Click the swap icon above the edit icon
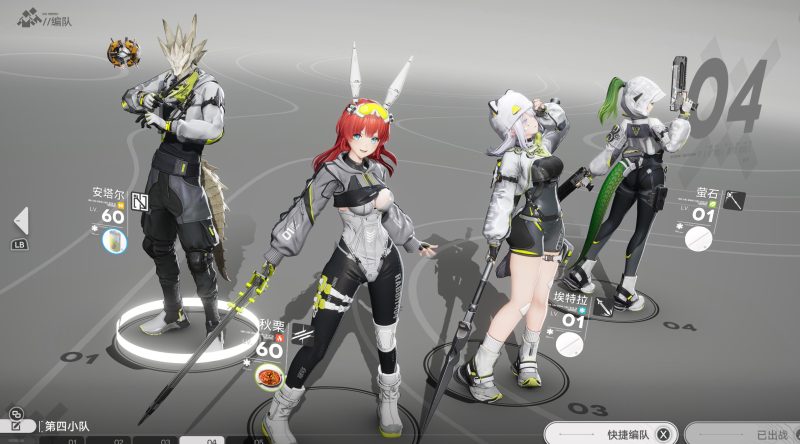 [15, 412]
